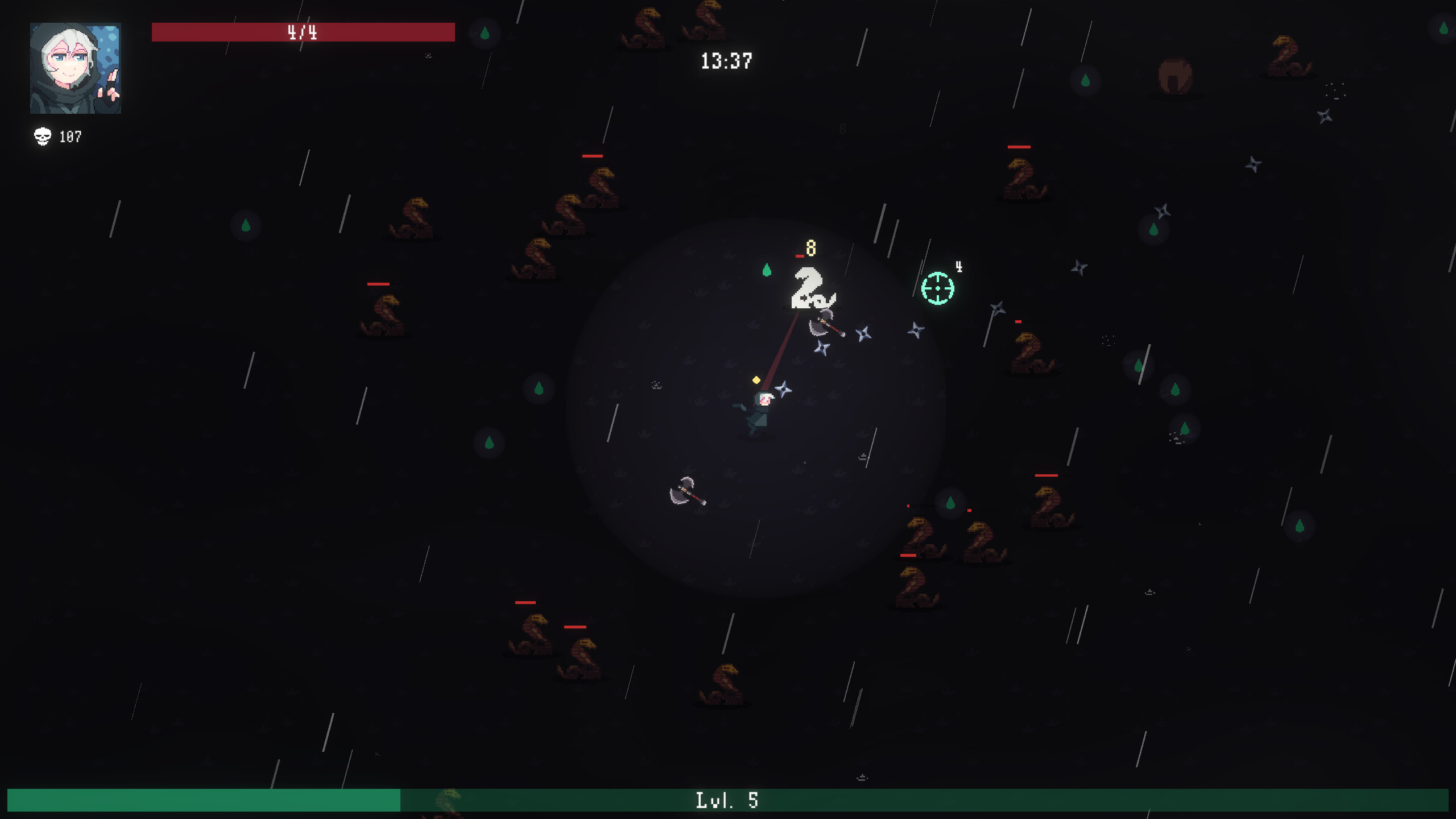This screenshot has height=819, width=1456.
Task: Click the health bar showing 4/4
Action: point(303,32)
